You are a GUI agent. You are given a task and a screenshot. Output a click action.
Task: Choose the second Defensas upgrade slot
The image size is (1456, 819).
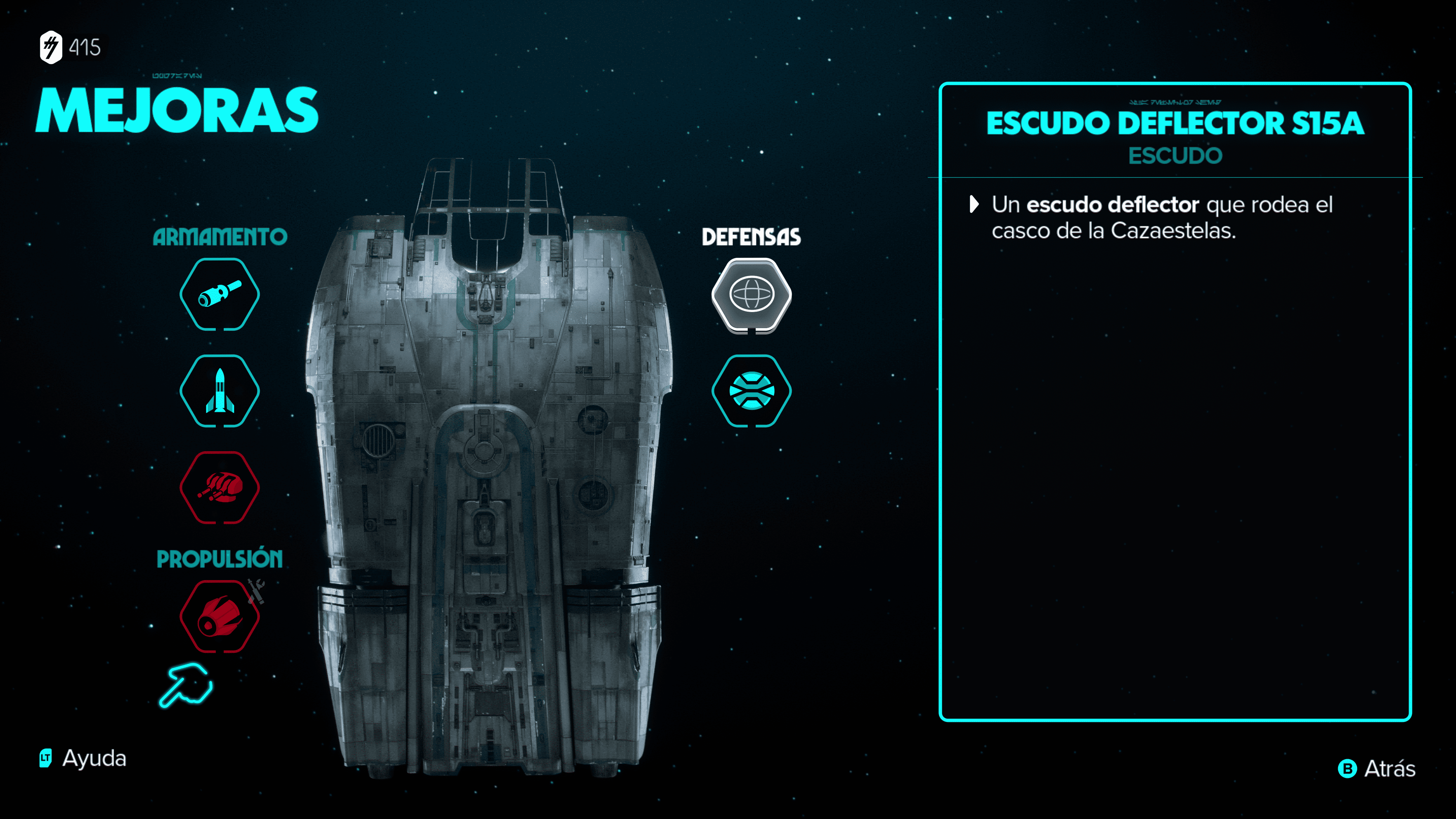tap(751, 391)
